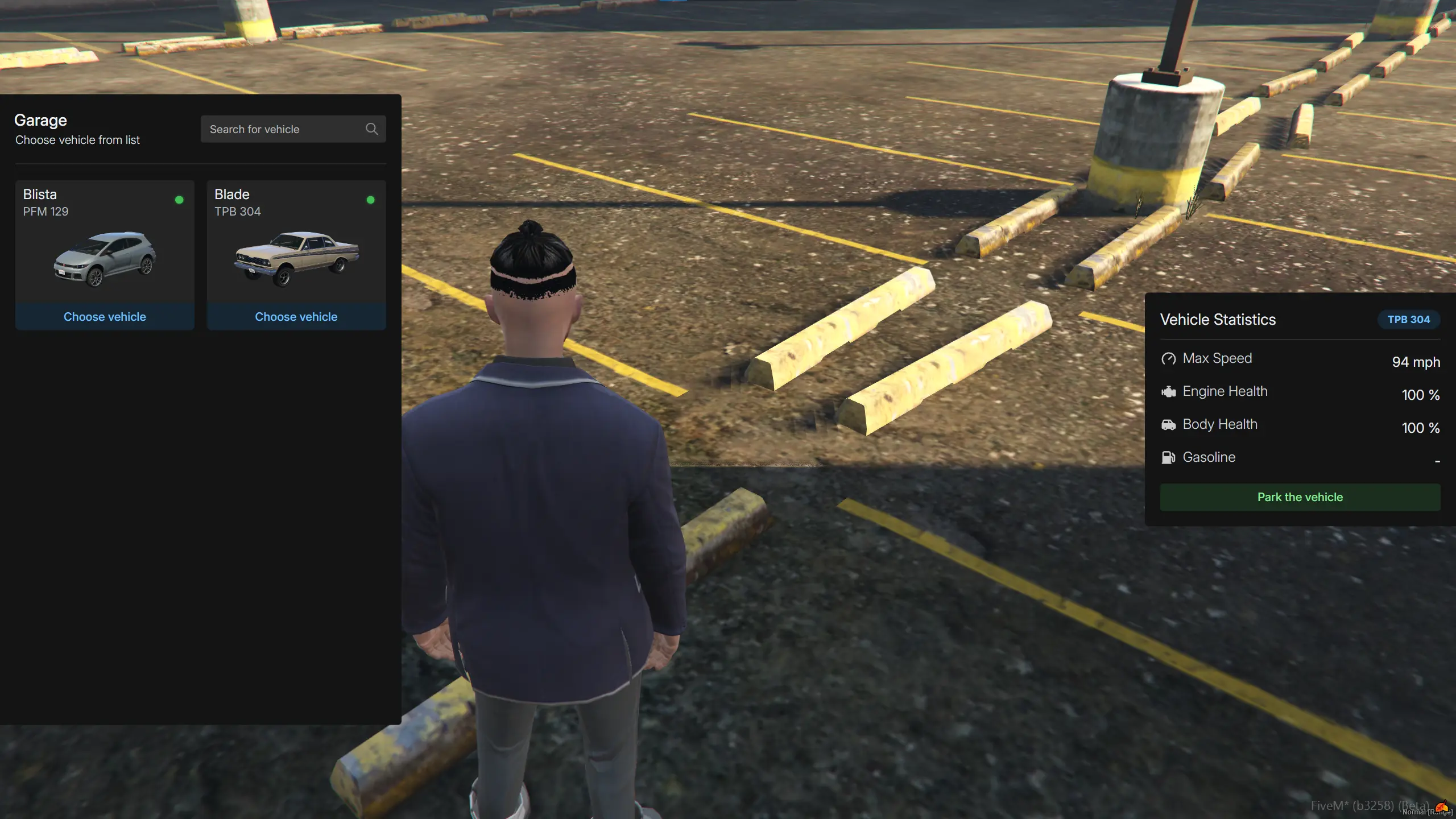Click Choose vehicle under the Blade
The height and width of the screenshot is (819, 1456).
(296, 317)
